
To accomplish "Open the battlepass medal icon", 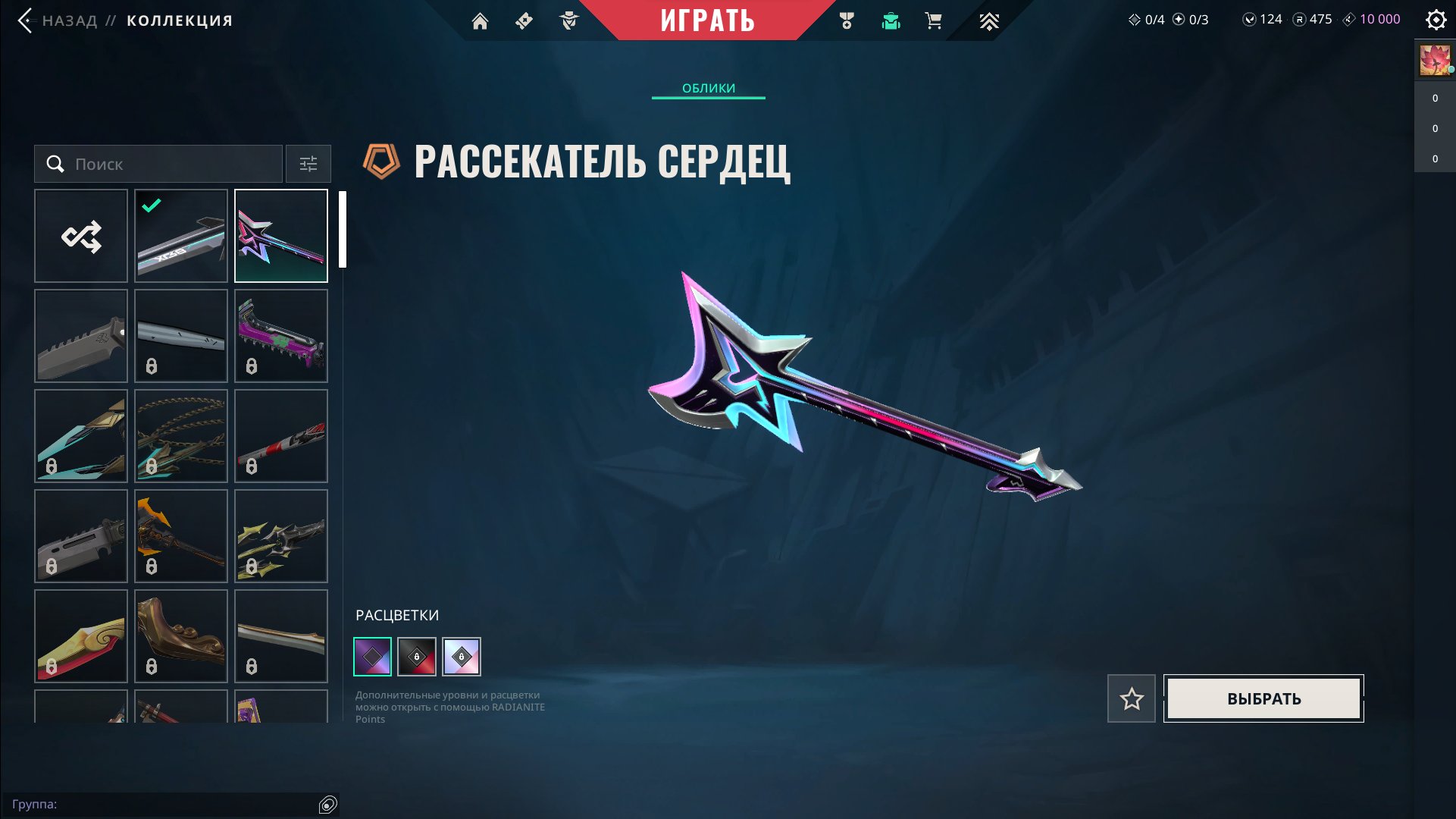I will coord(847,20).
